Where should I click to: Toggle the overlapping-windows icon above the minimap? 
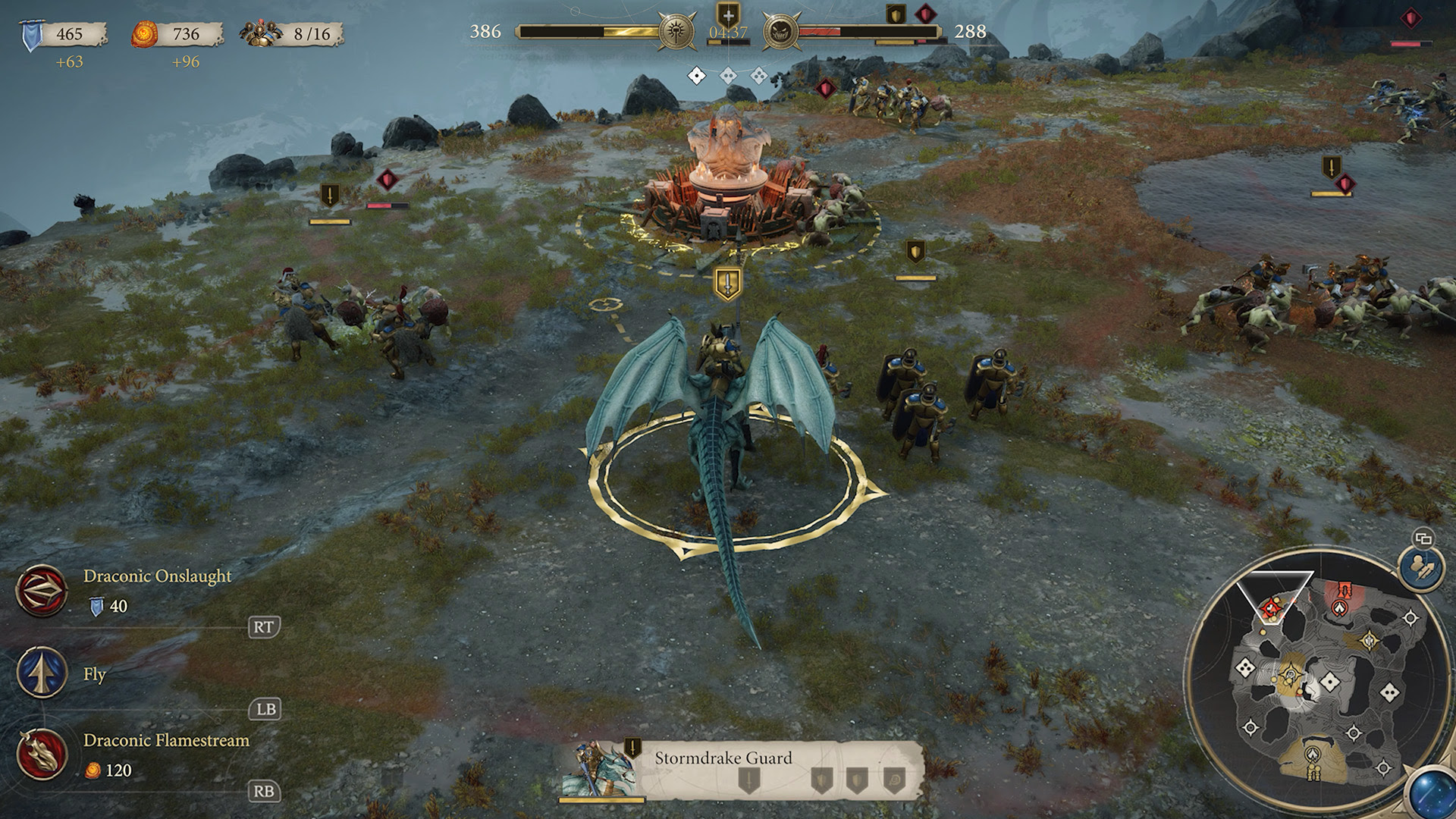tap(1423, 538)
